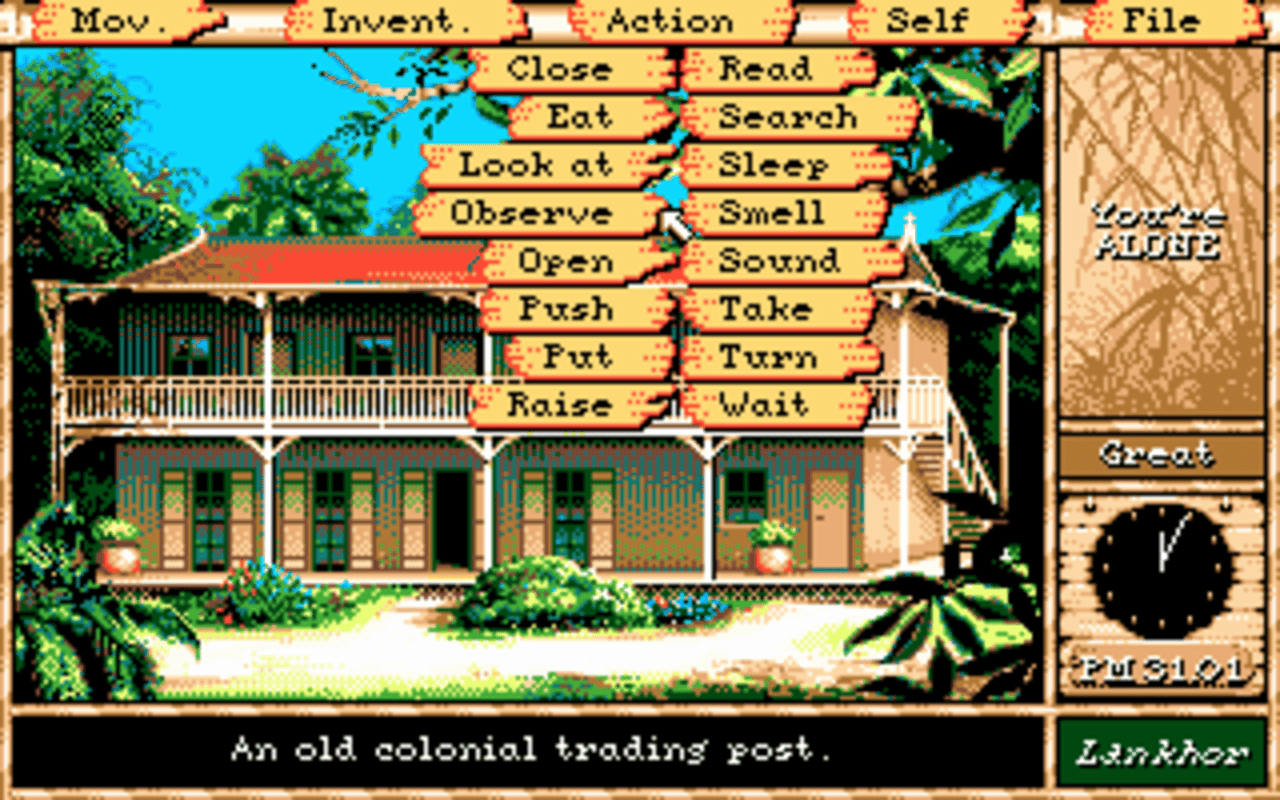Choose the Wait command
This screenshot has width=1280, height=800.
(x=765, y=405)
